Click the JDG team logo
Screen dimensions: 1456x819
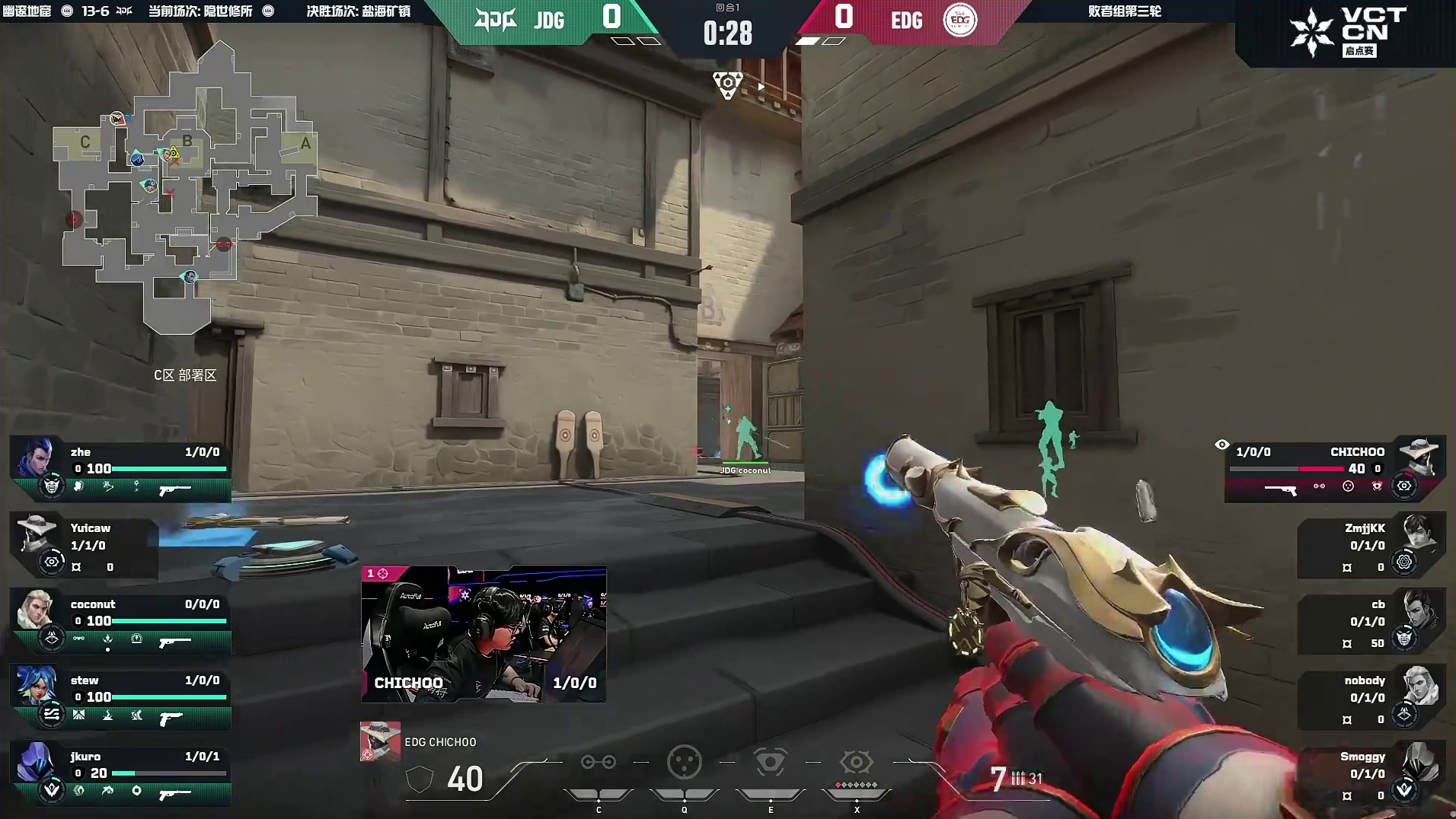[x=495, y=20]
